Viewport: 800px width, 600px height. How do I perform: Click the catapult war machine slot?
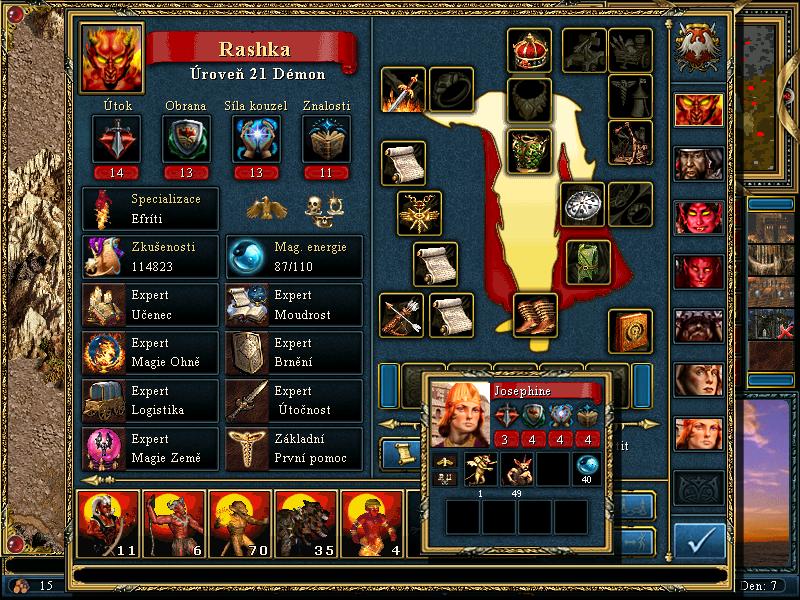[630, 141]
